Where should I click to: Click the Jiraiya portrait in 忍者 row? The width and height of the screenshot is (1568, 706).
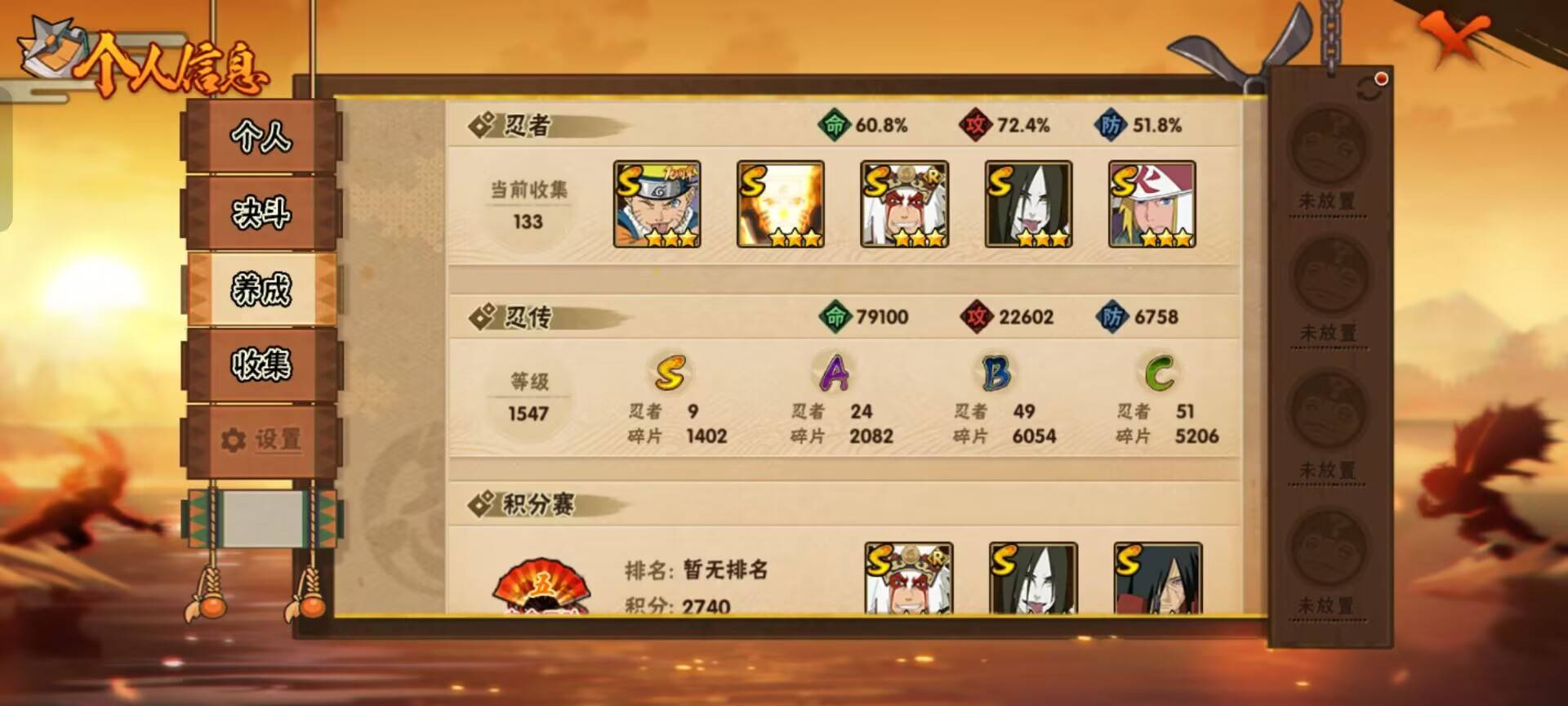[x=902, y=204]
